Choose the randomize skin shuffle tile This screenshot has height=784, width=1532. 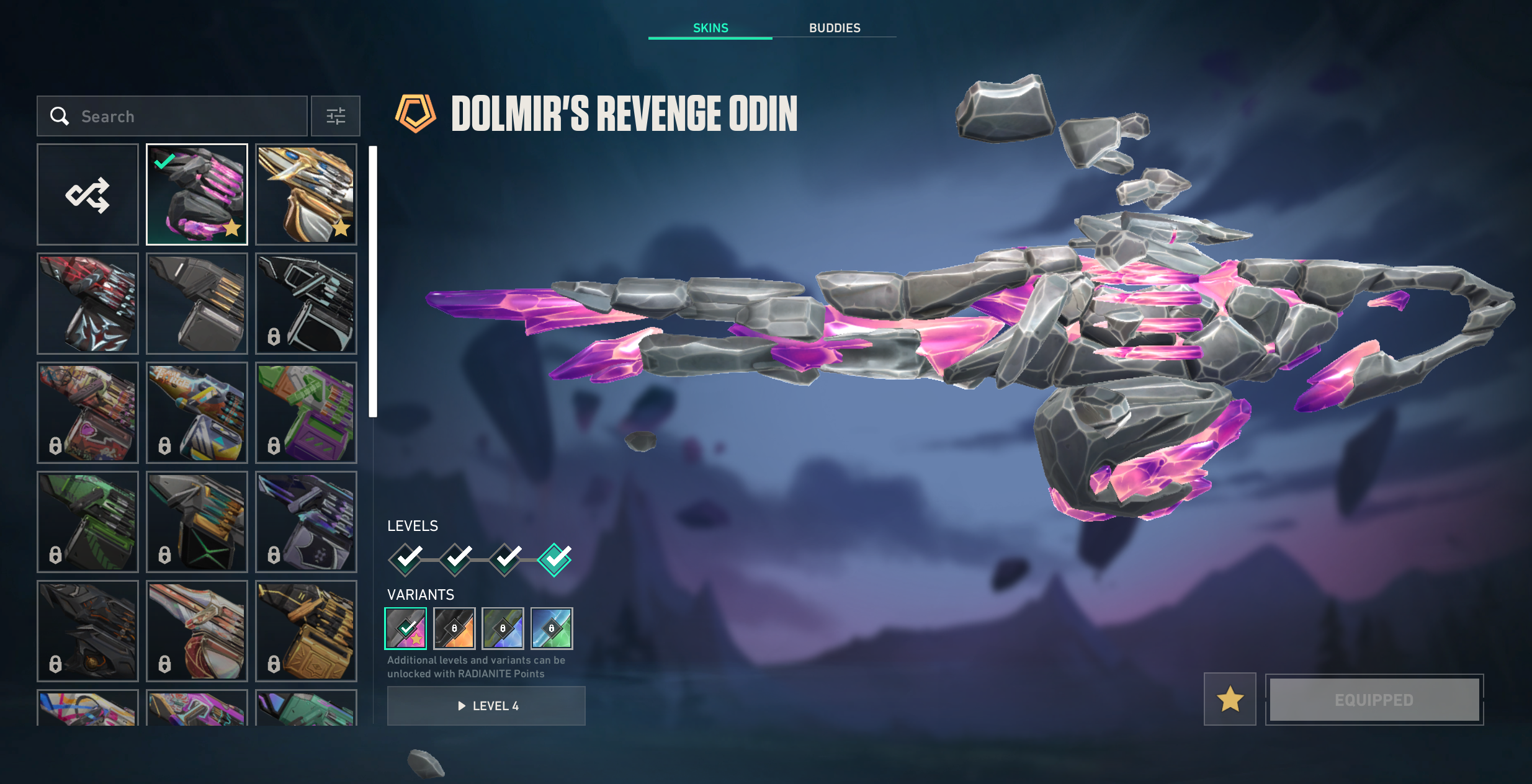click(x=87, y=195)
